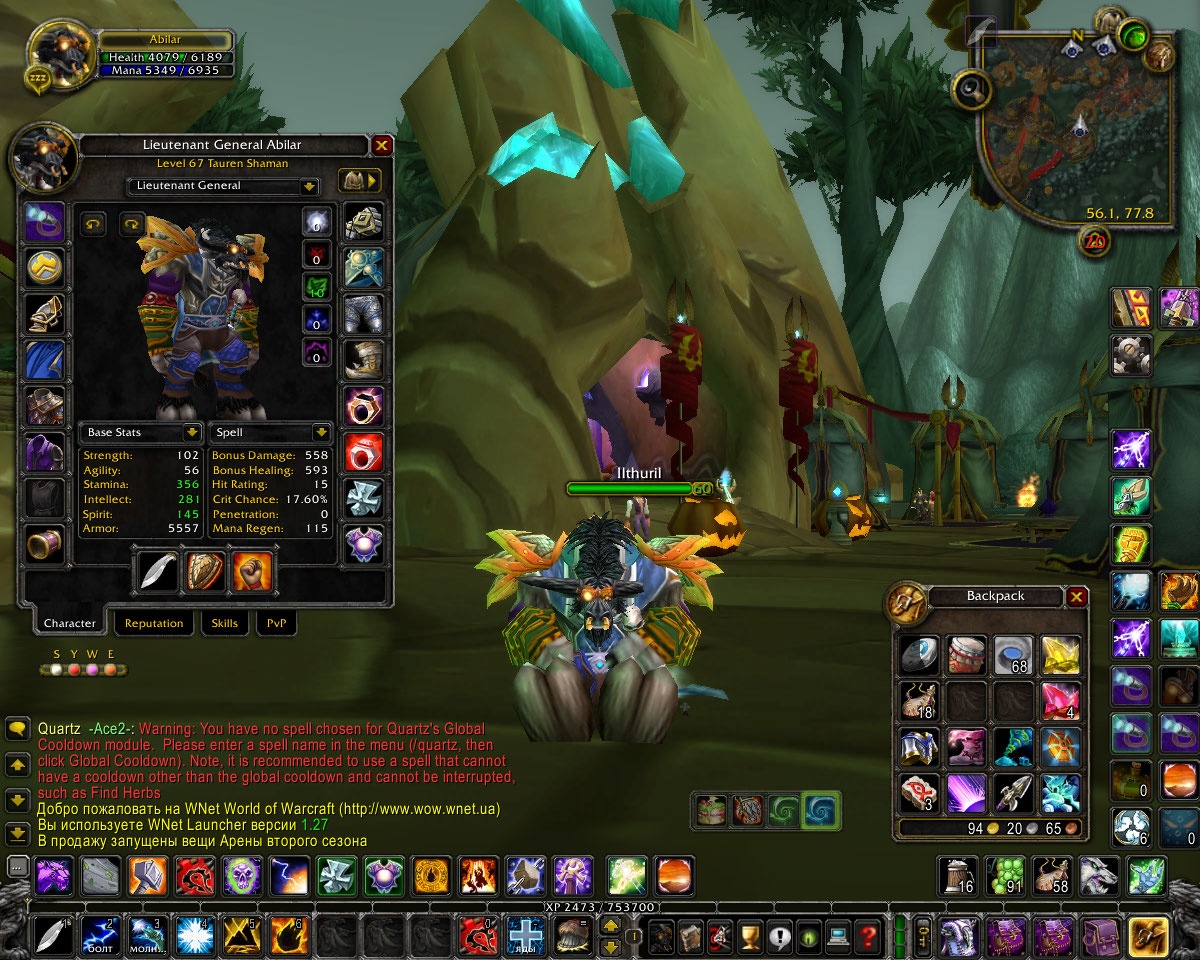
Task: Show the PvP tab
Action: coord(276,623)
